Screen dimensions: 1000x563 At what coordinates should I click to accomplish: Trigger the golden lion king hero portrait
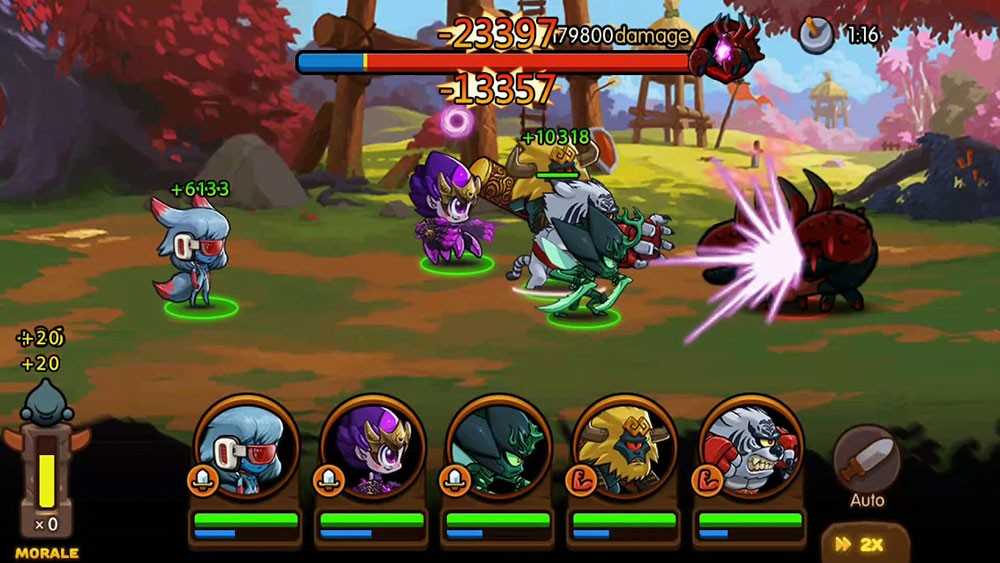pos(624,448)
